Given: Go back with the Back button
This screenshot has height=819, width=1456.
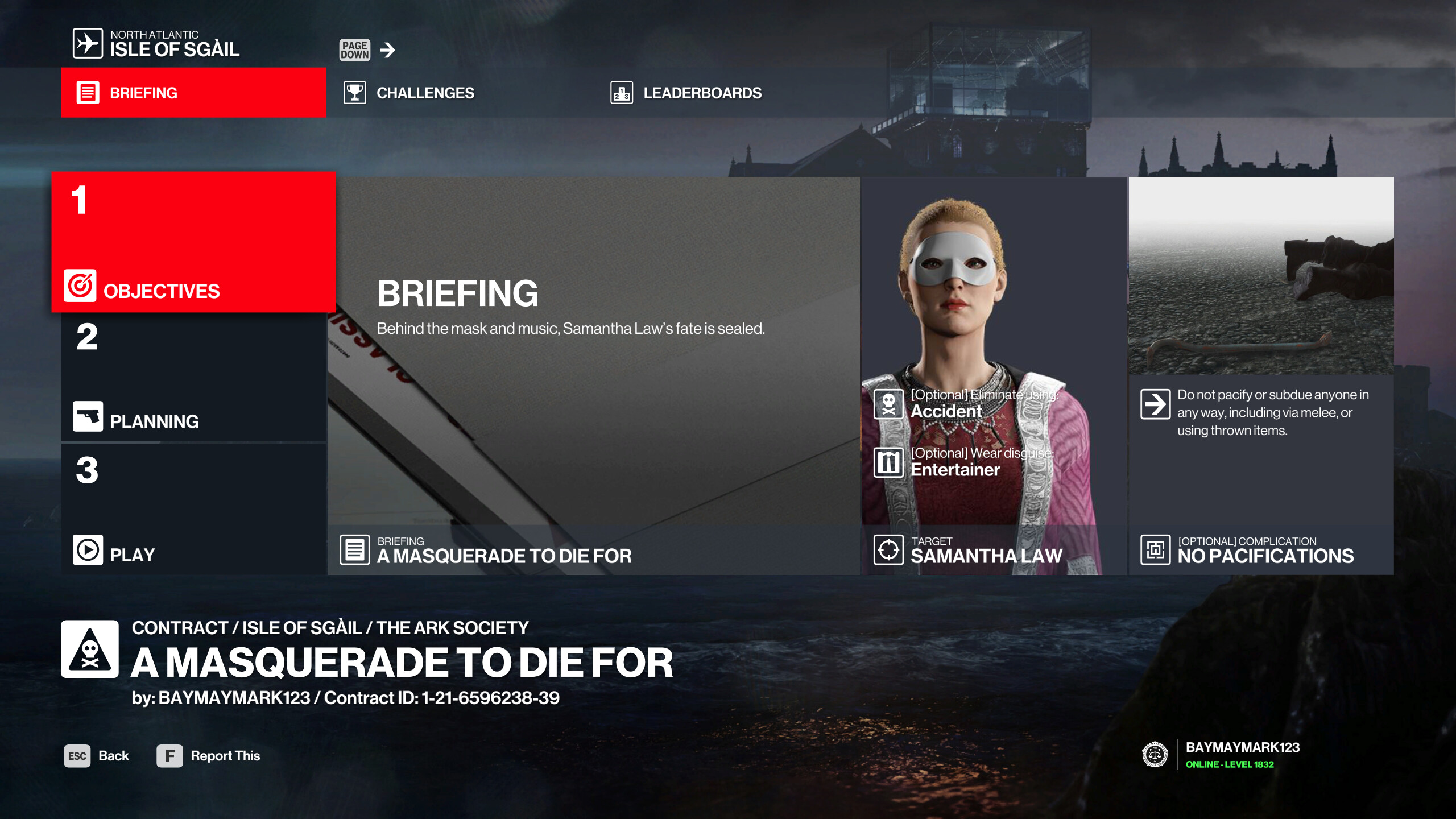Looking at the screenshot, I should (97, 756).
